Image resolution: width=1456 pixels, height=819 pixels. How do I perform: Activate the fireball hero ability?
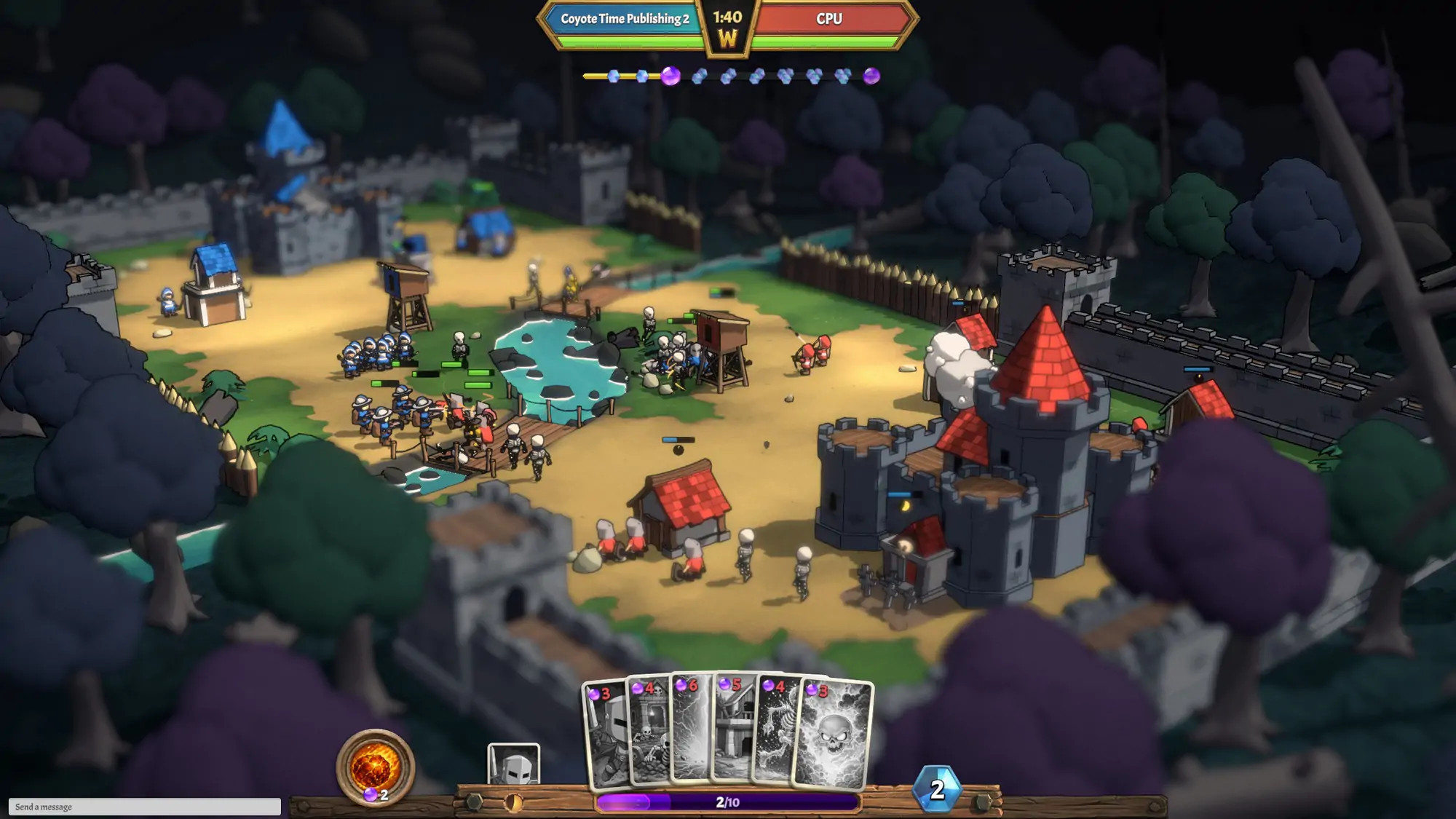(x=375, y=767)
